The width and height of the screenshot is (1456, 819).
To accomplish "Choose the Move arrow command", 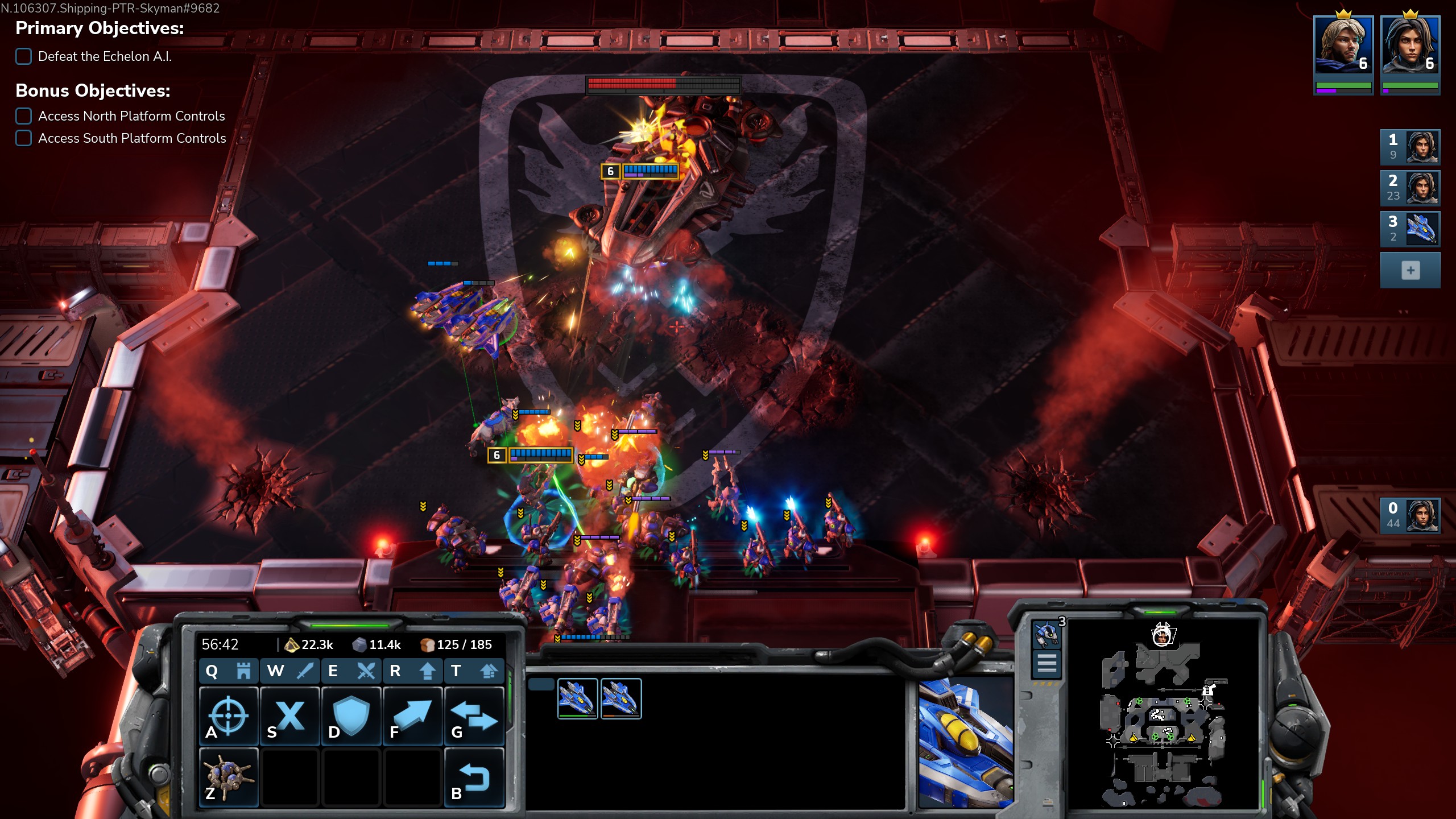I will (x=412, y=715).
